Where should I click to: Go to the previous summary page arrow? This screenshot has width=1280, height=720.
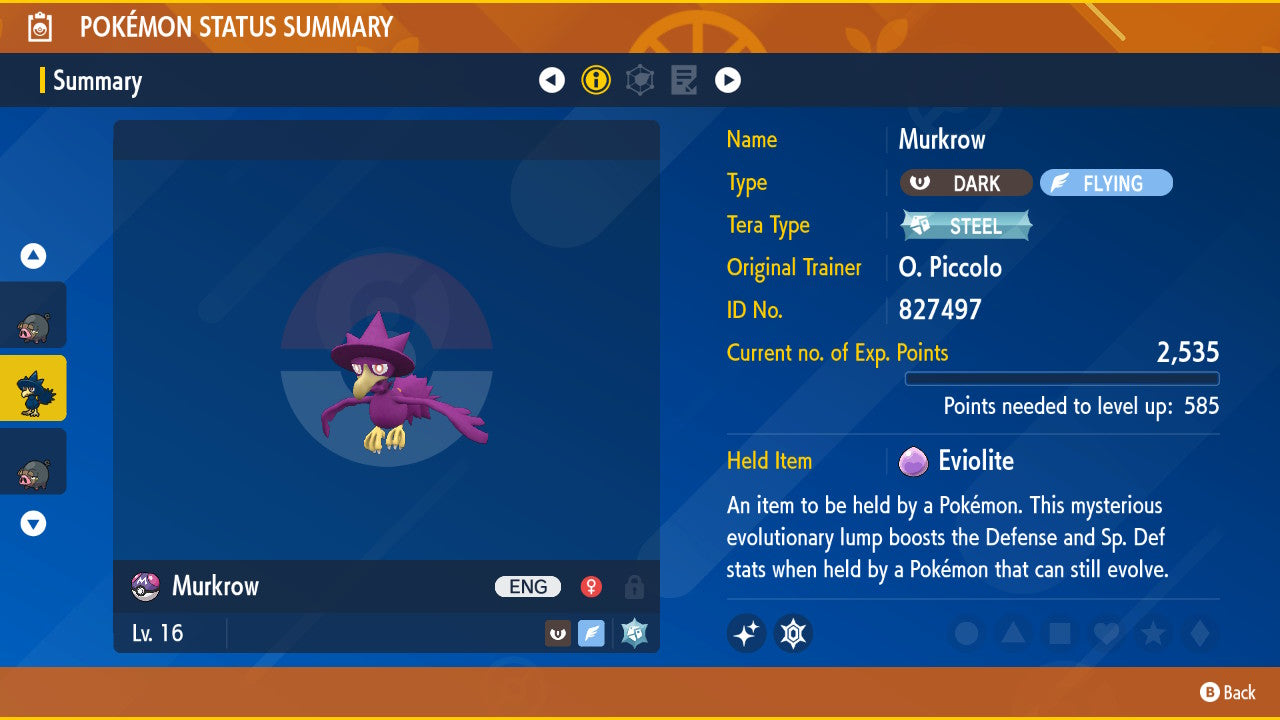[552, 80]
